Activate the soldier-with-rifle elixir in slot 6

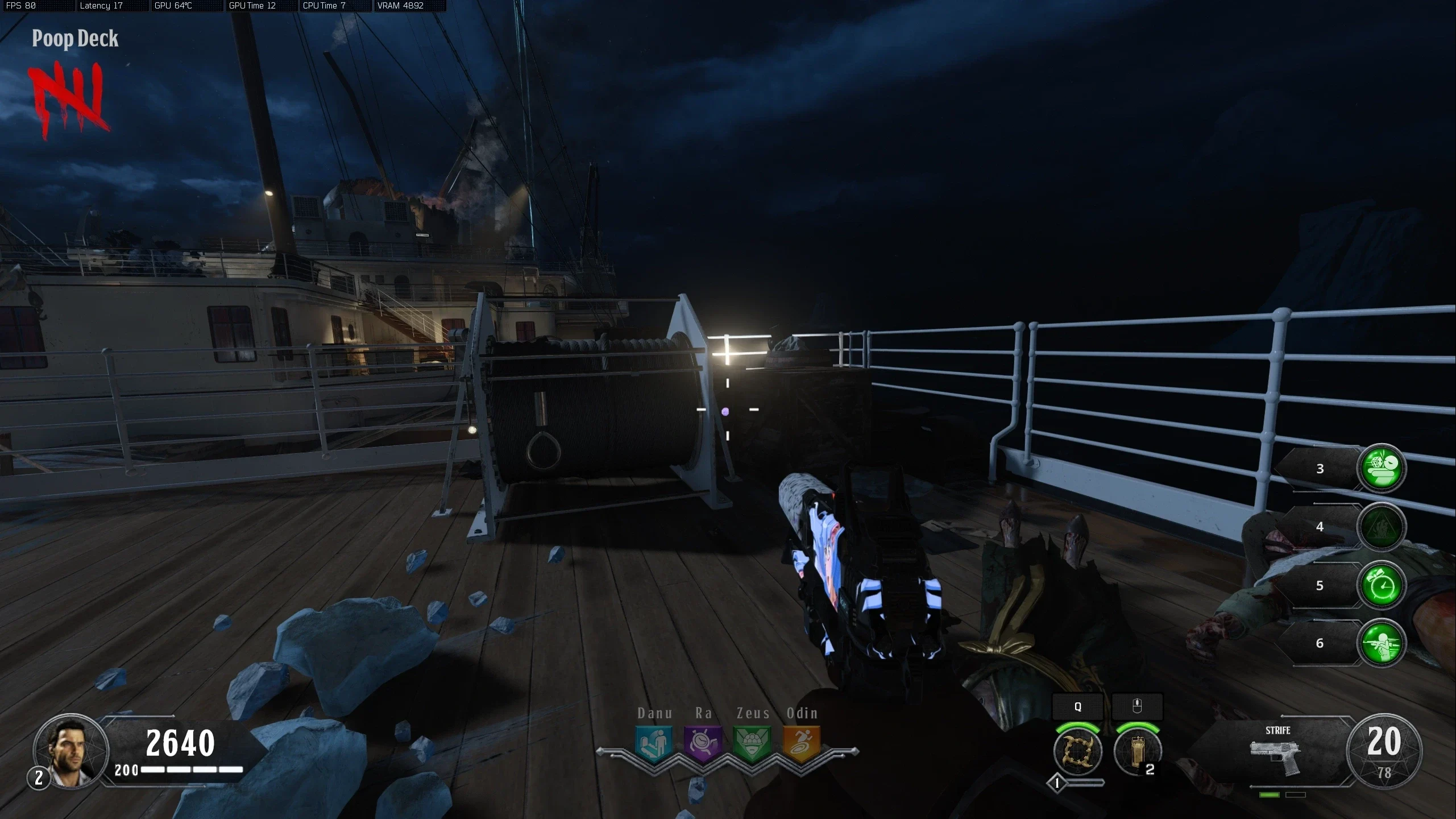[1382, 643]
